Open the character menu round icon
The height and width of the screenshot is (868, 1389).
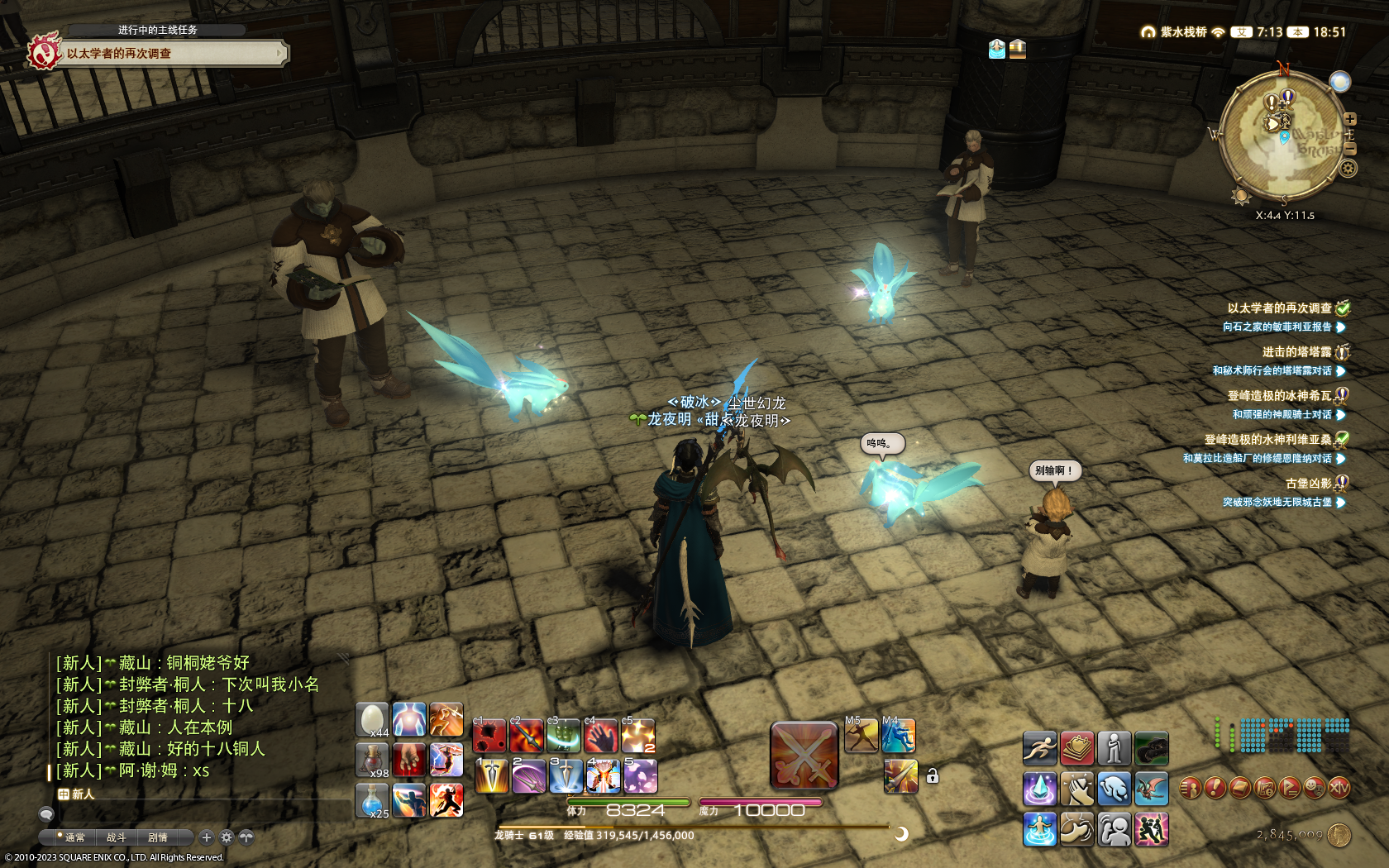1190,789
